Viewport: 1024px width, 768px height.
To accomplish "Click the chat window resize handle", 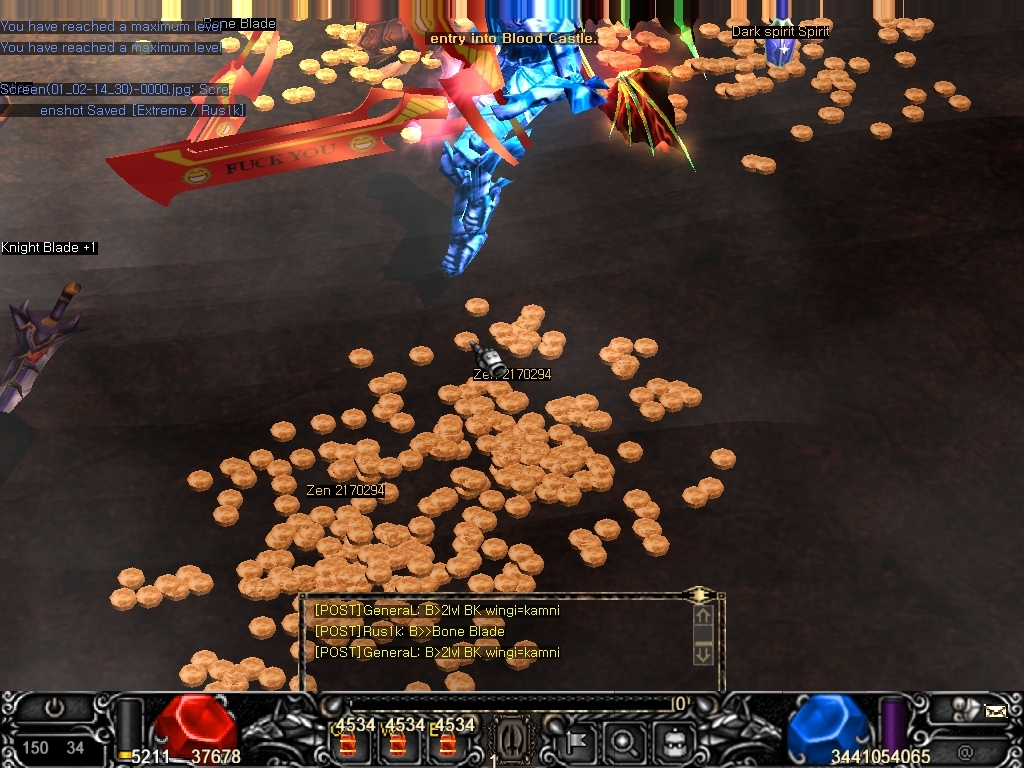I will coord(699,594).
